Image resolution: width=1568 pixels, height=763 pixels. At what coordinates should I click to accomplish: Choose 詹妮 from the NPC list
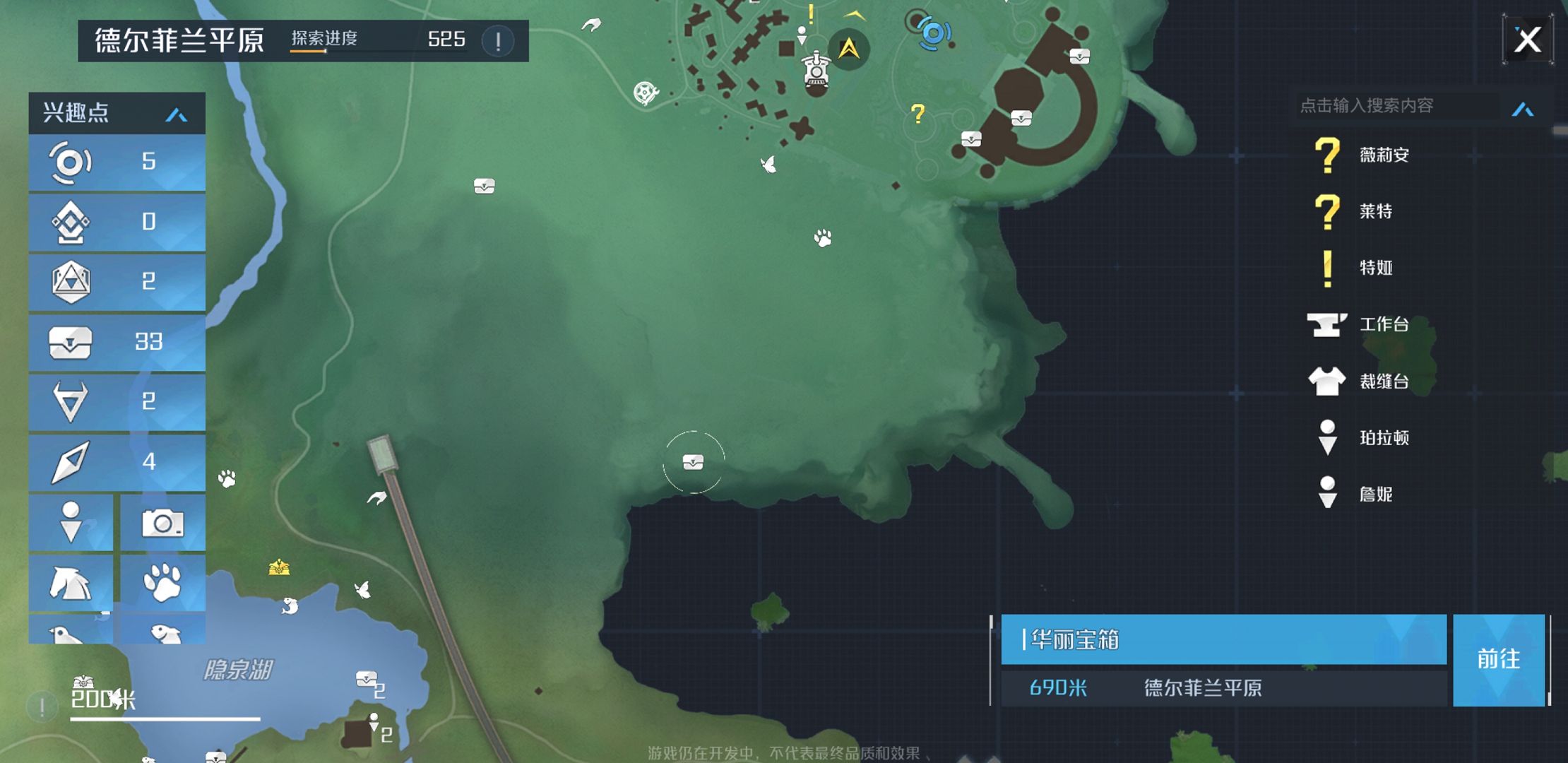click(x=1375, y=495)
